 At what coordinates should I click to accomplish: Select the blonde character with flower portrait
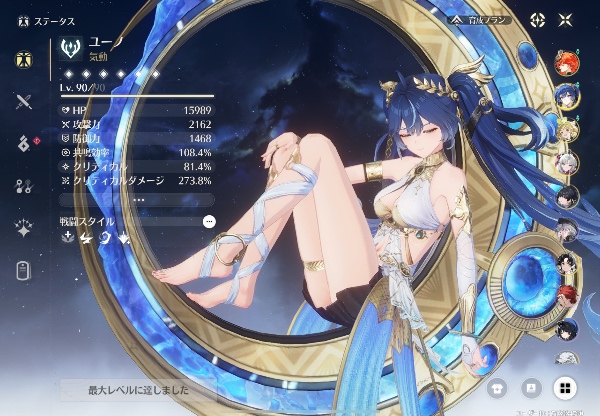pyautogui.click(x=567, y=129)
